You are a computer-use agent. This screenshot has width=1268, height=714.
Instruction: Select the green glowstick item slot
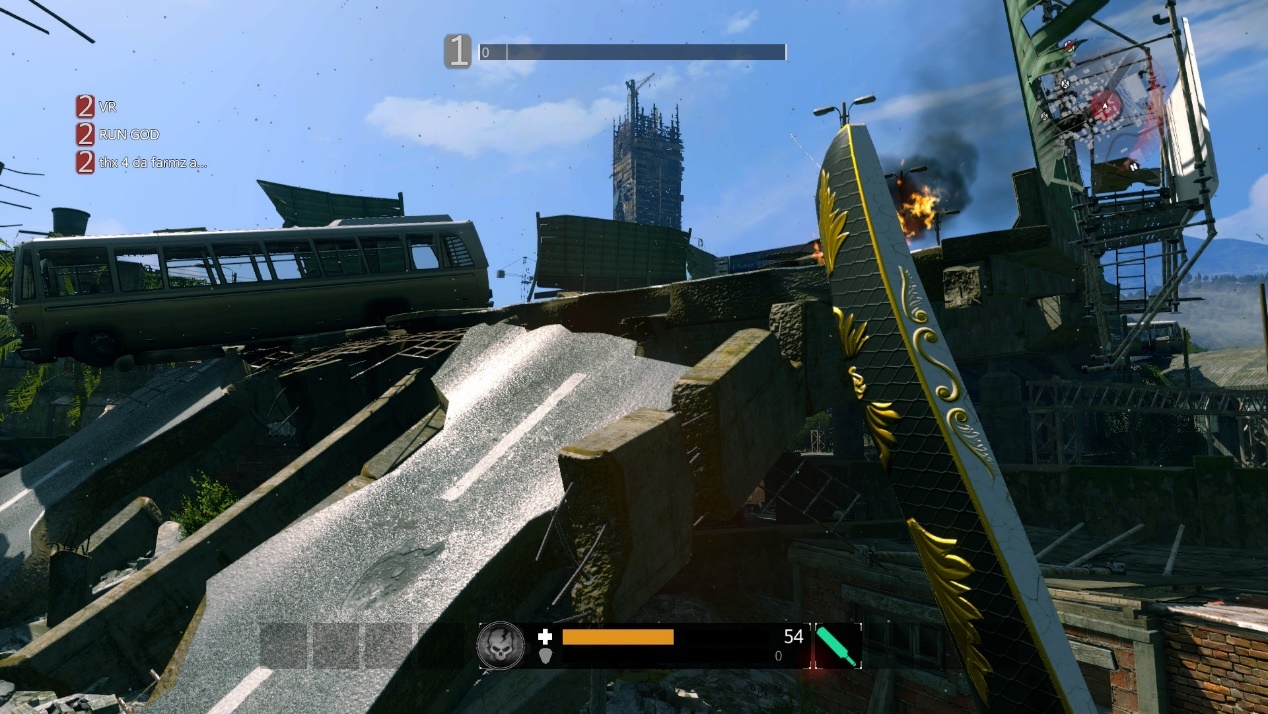[x=837, y=646]
